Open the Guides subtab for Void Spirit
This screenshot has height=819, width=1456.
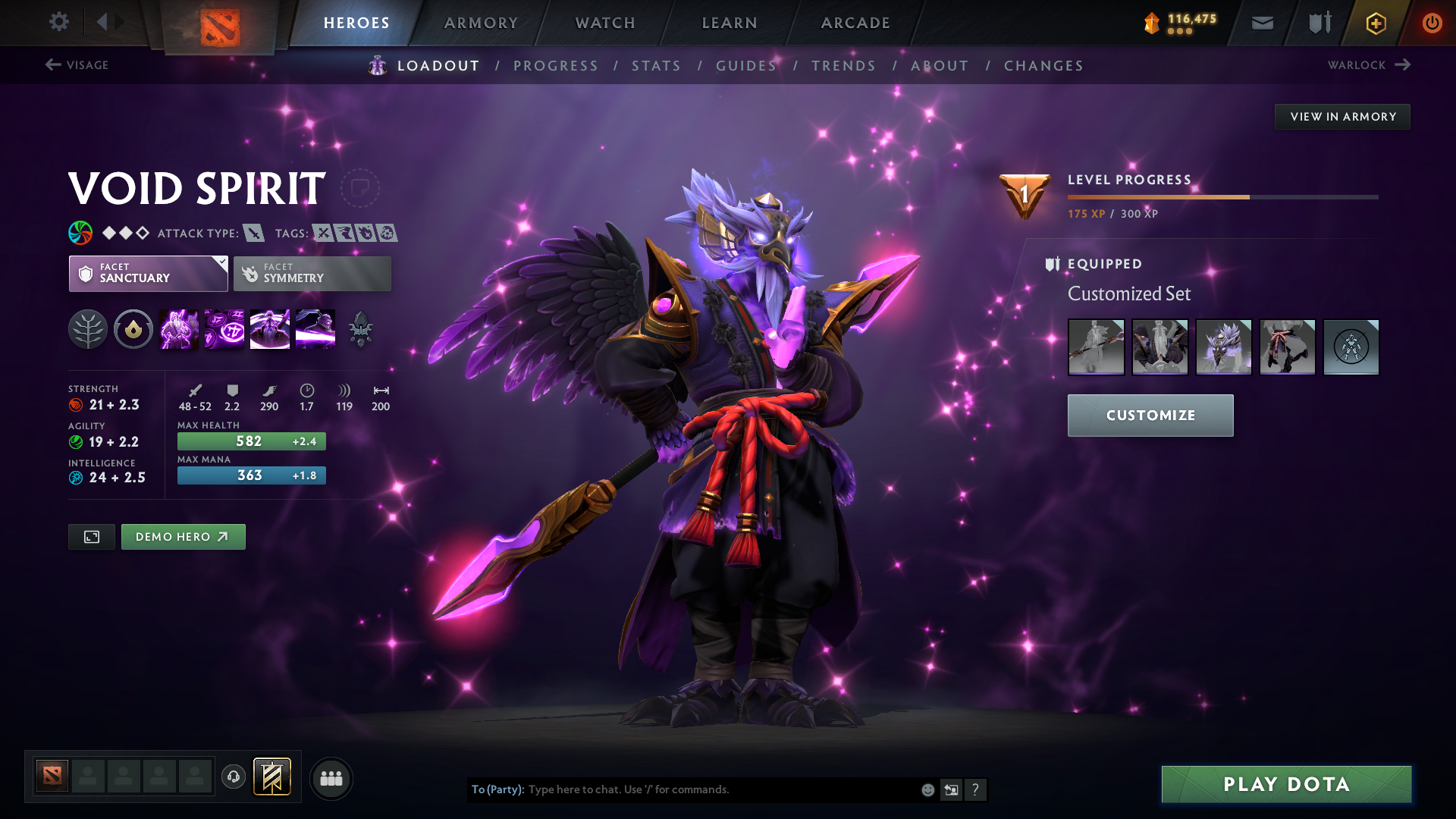tap(746, 65)
